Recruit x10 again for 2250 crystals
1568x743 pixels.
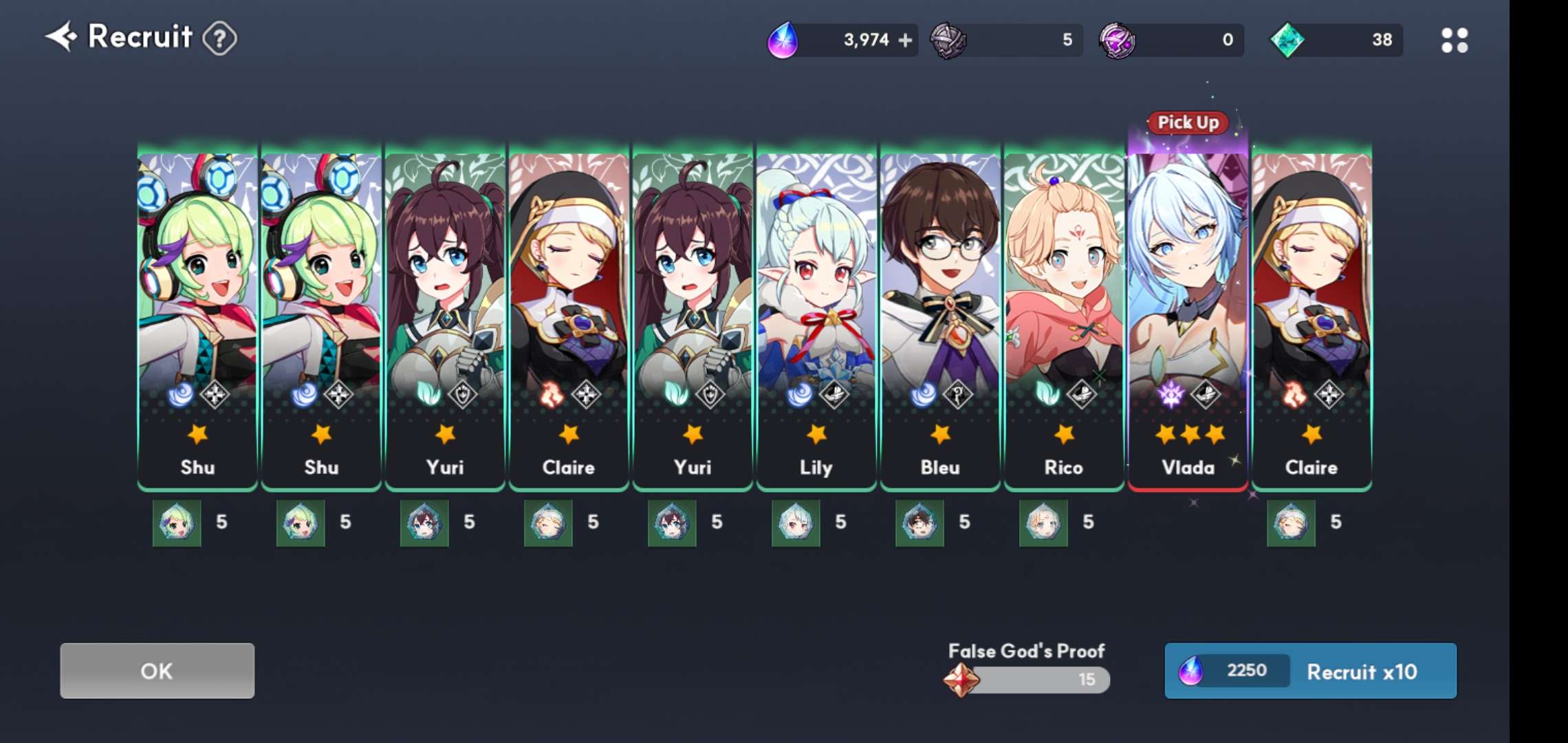[1310, 671]
